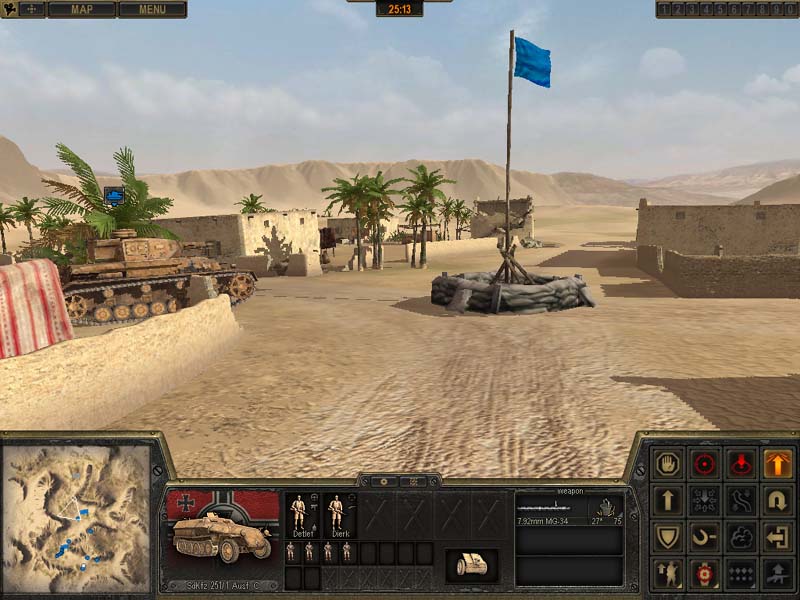Viewport: 800px width, 600px height.
Task: Select the red down-arrow ground attack command
Action: [x=741, y=464]
